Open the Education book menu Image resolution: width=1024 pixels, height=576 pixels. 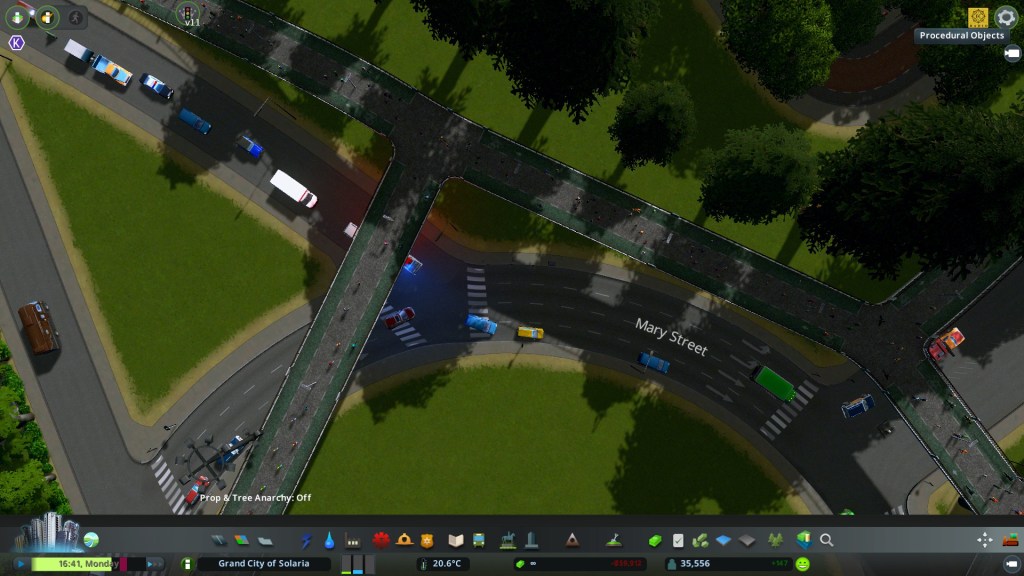(x=456, y=540)
